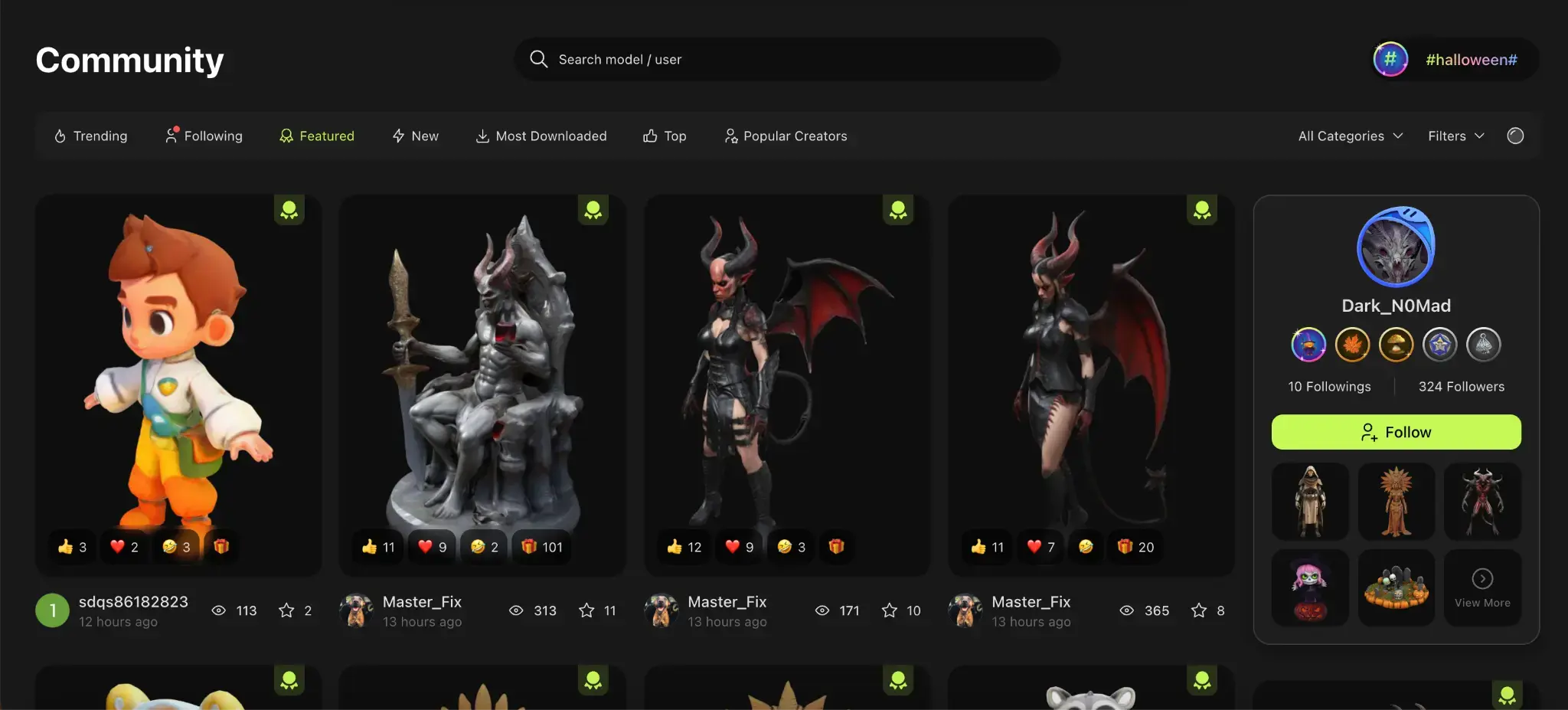Click the flame icon next to Trending
Screen dimensions: 1568x710
[60, 136]
